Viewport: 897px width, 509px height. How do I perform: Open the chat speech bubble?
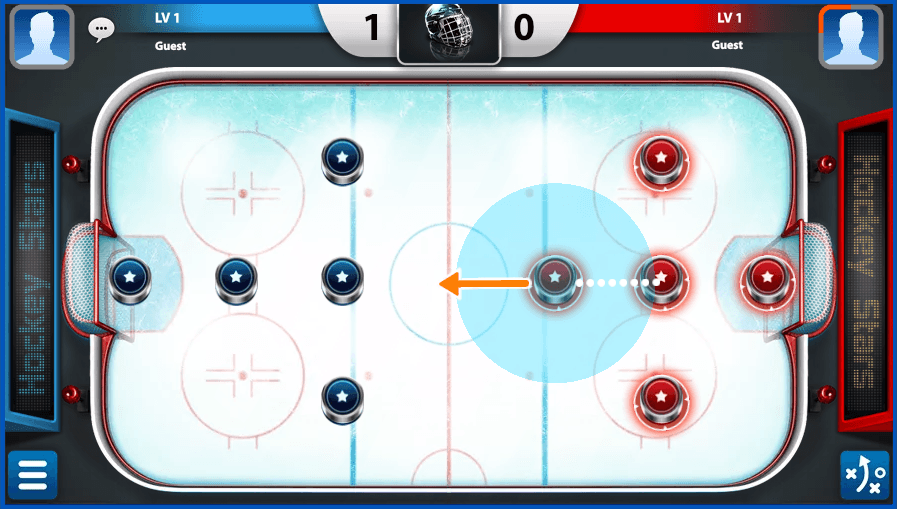(101, 29)
